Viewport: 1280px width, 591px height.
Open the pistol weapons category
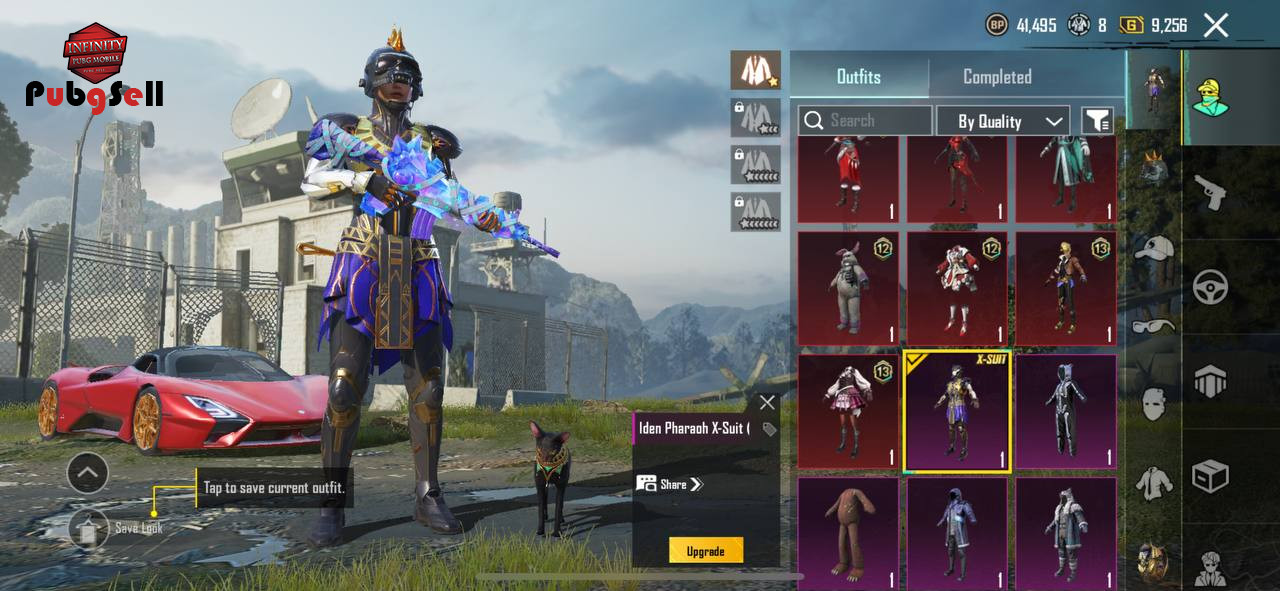[x=1210, y=192]
